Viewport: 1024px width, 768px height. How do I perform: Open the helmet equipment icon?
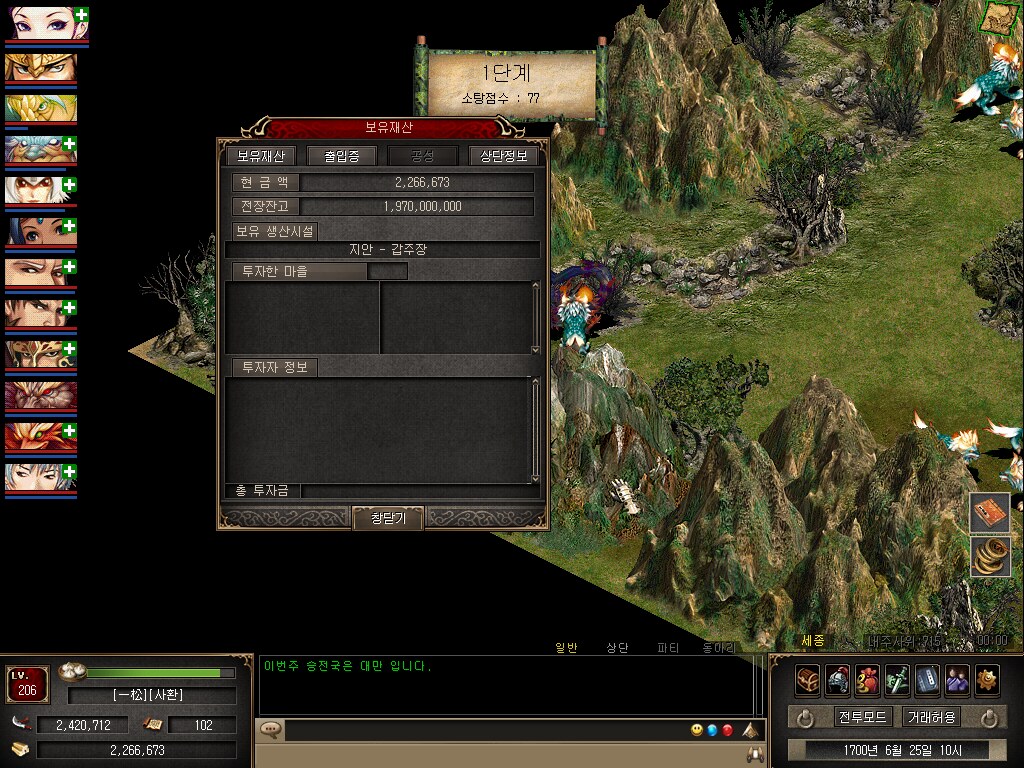tap(838, 679)
